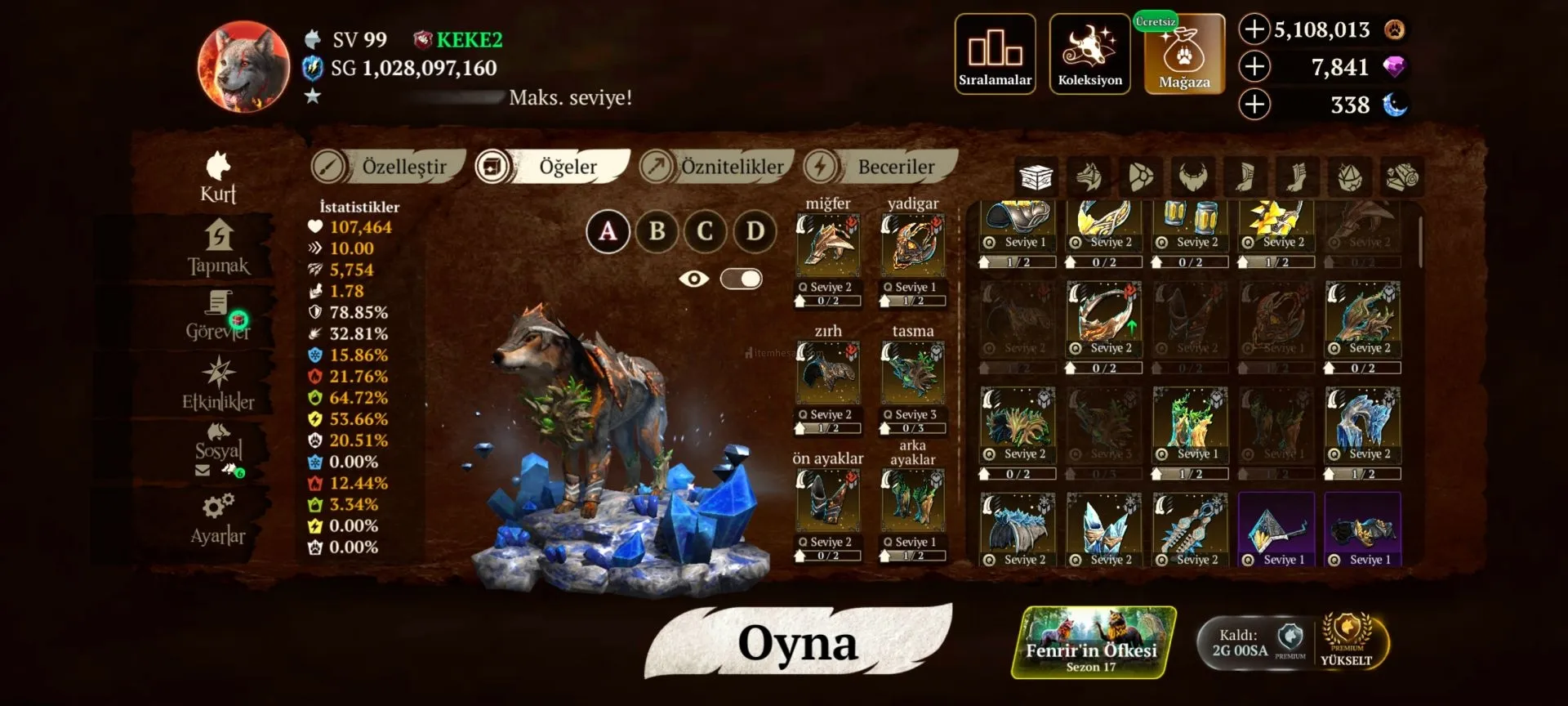Select the equipped tasma collar slot

912,372
